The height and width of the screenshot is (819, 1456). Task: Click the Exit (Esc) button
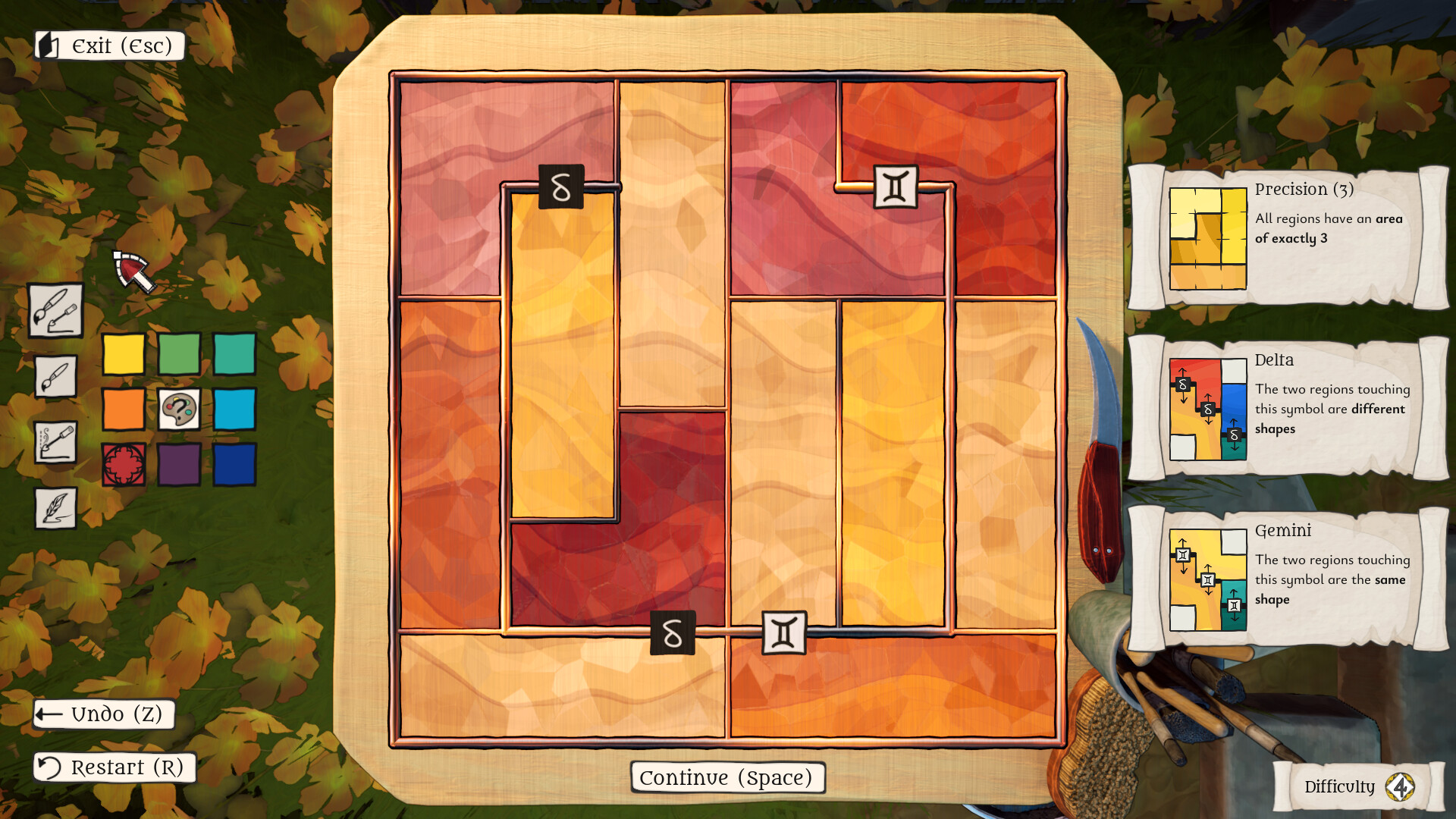108,45
